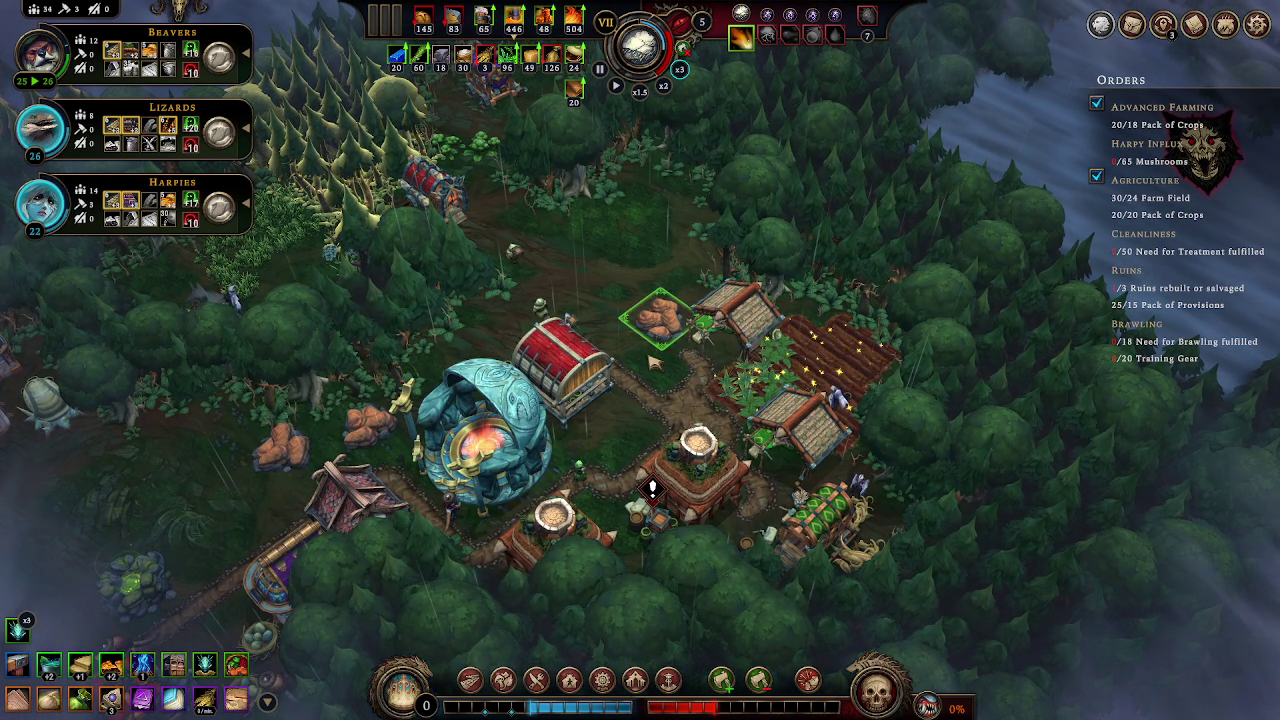
Task: Open the gear options menu
Action: (1257, 25)
